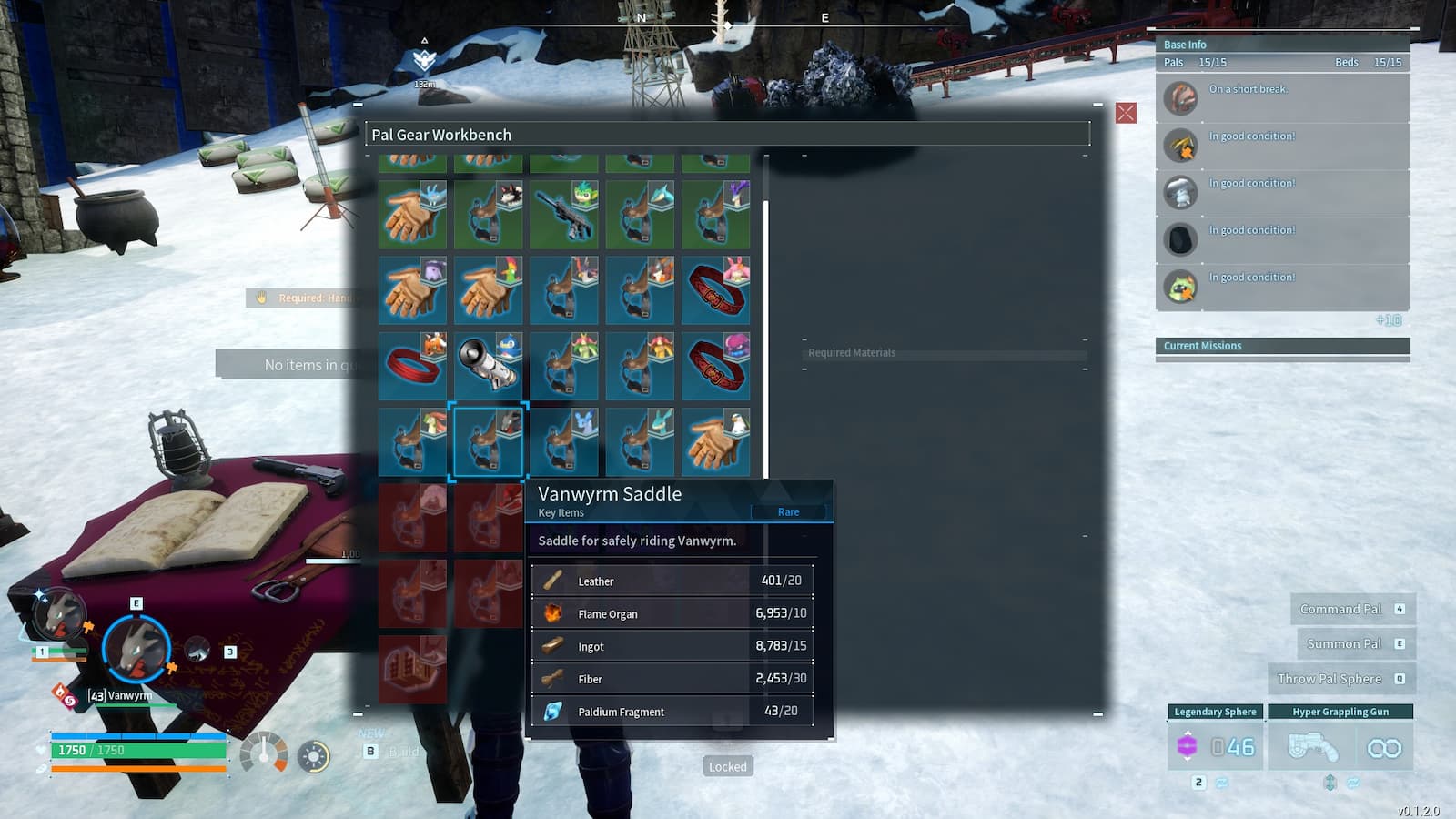The image size is (1456, 819).
Task: Click the 'On a short break' Pal portrait
Action: [1180, 99]
